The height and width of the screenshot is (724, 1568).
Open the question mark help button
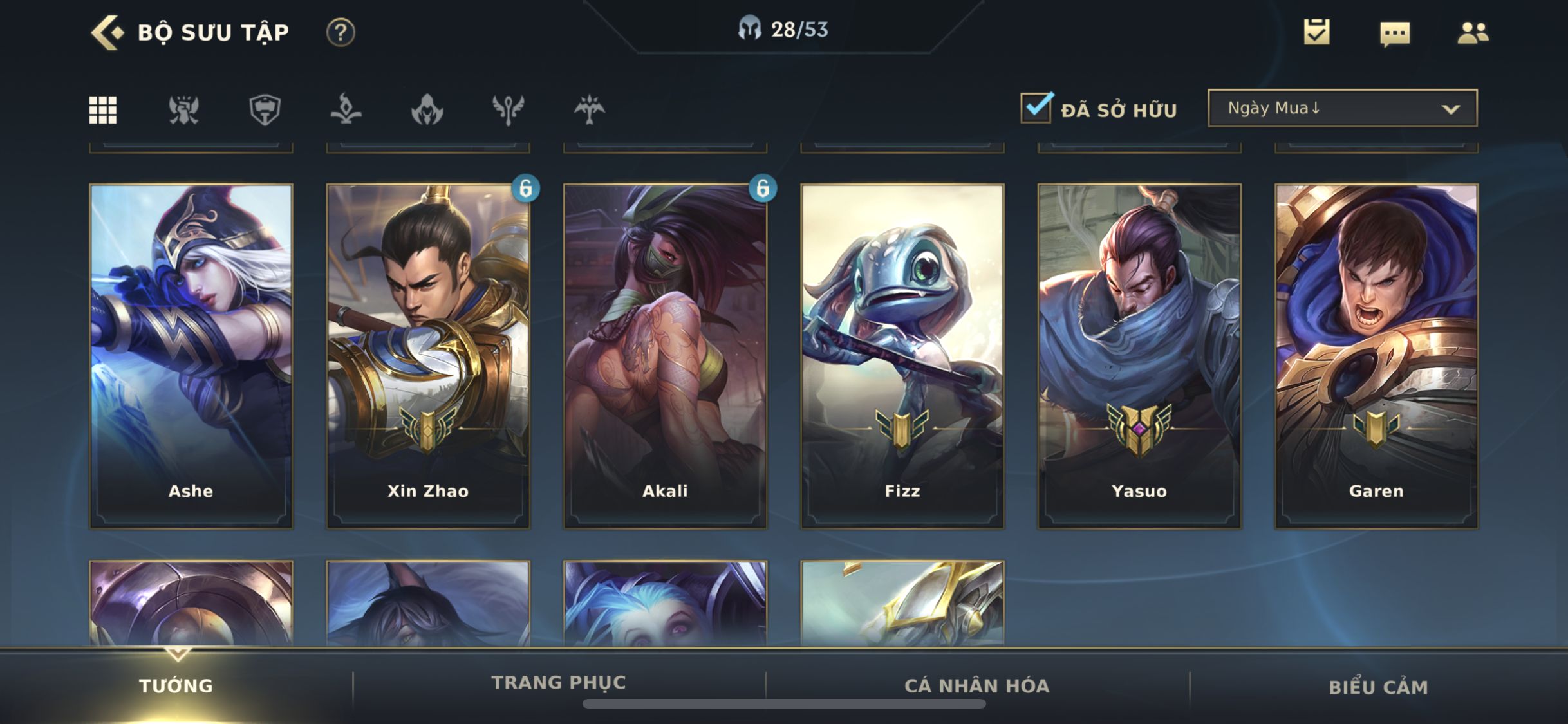(341, 32)
